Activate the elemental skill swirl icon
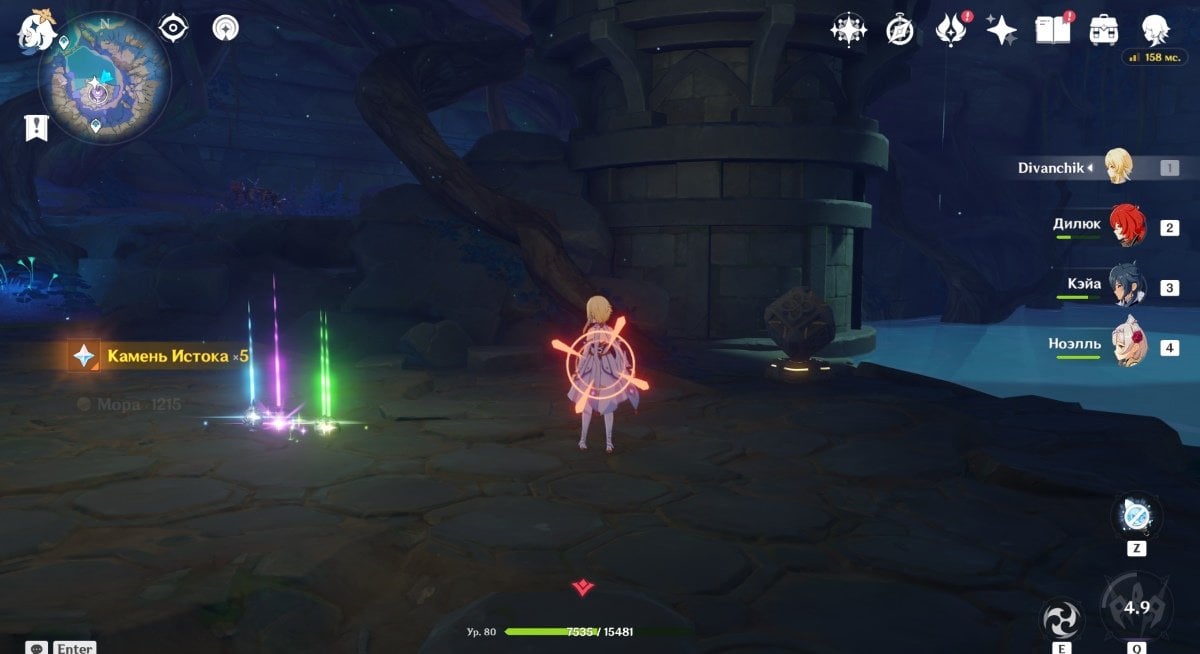 [1060, 621]
